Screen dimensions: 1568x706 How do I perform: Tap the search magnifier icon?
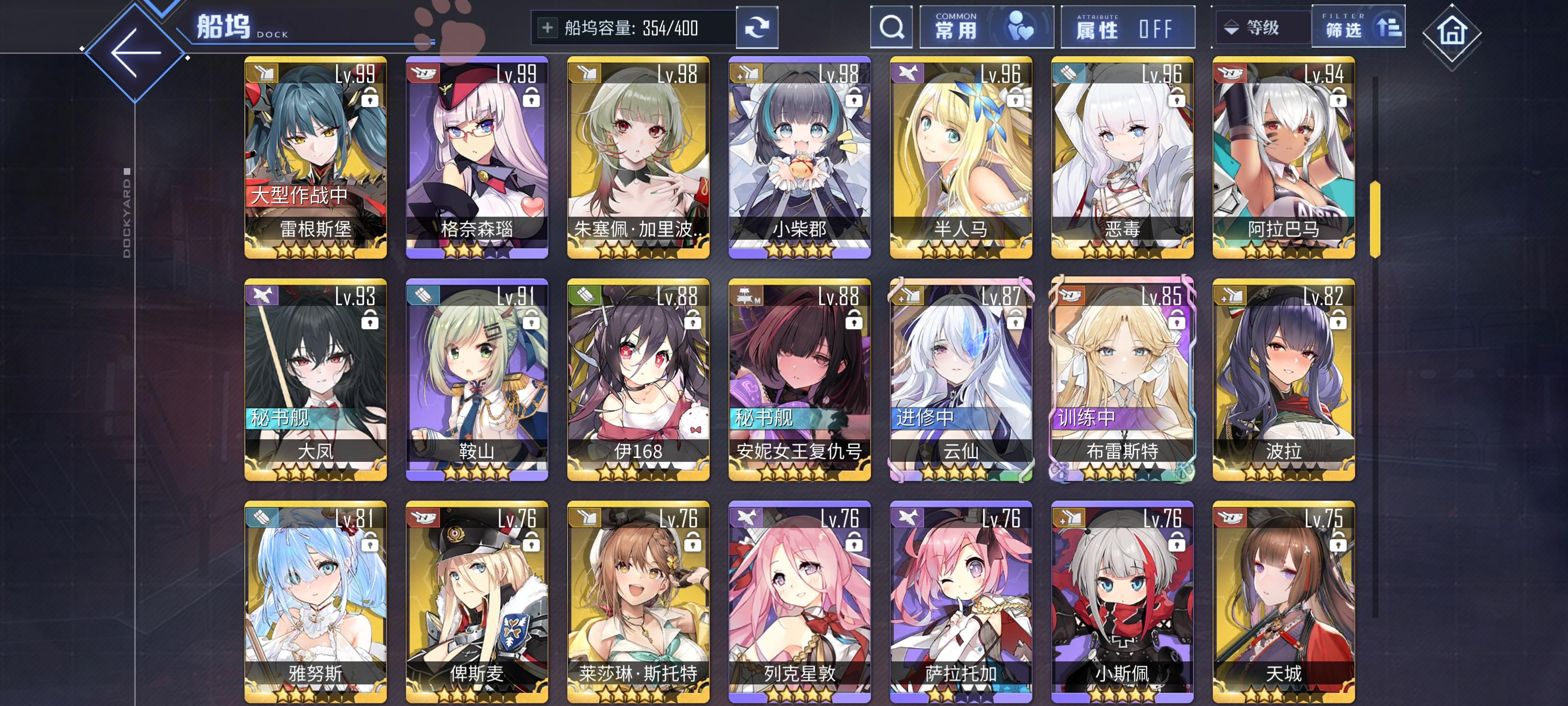(891, 27)
